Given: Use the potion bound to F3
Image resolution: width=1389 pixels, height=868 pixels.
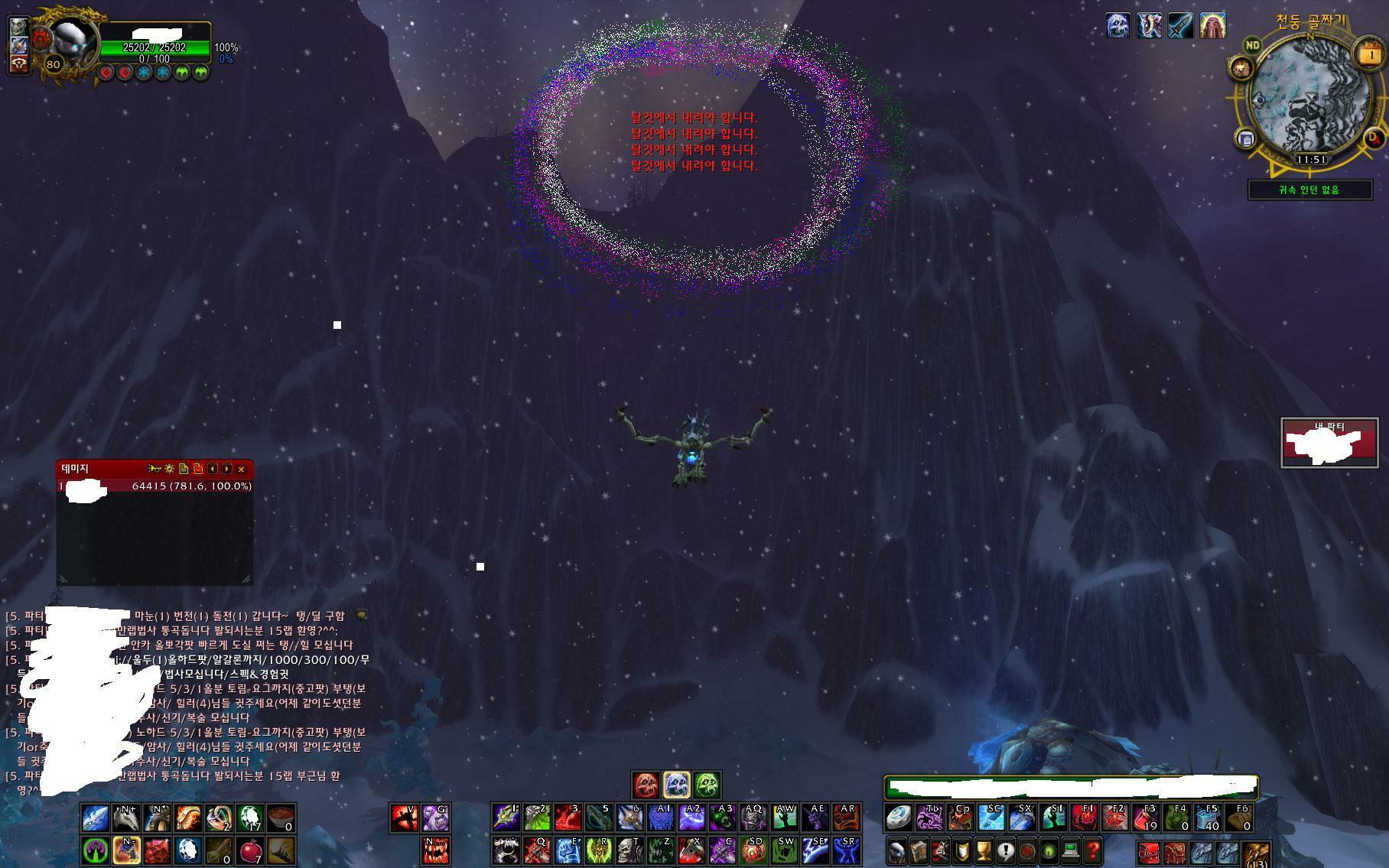Looking at the screenshot, I should pos(1147,818).
